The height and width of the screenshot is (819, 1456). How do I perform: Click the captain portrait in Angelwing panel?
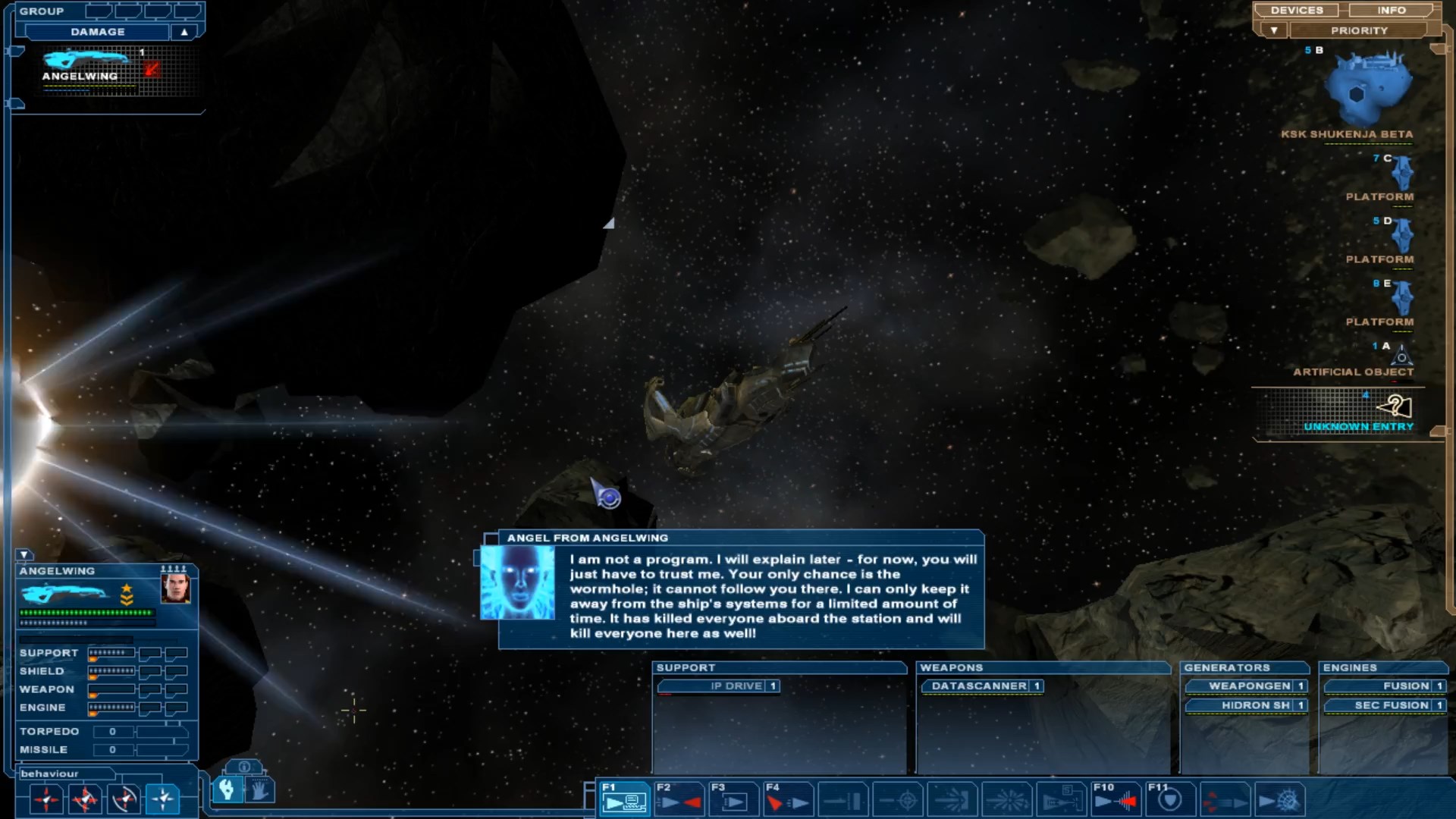175,588
